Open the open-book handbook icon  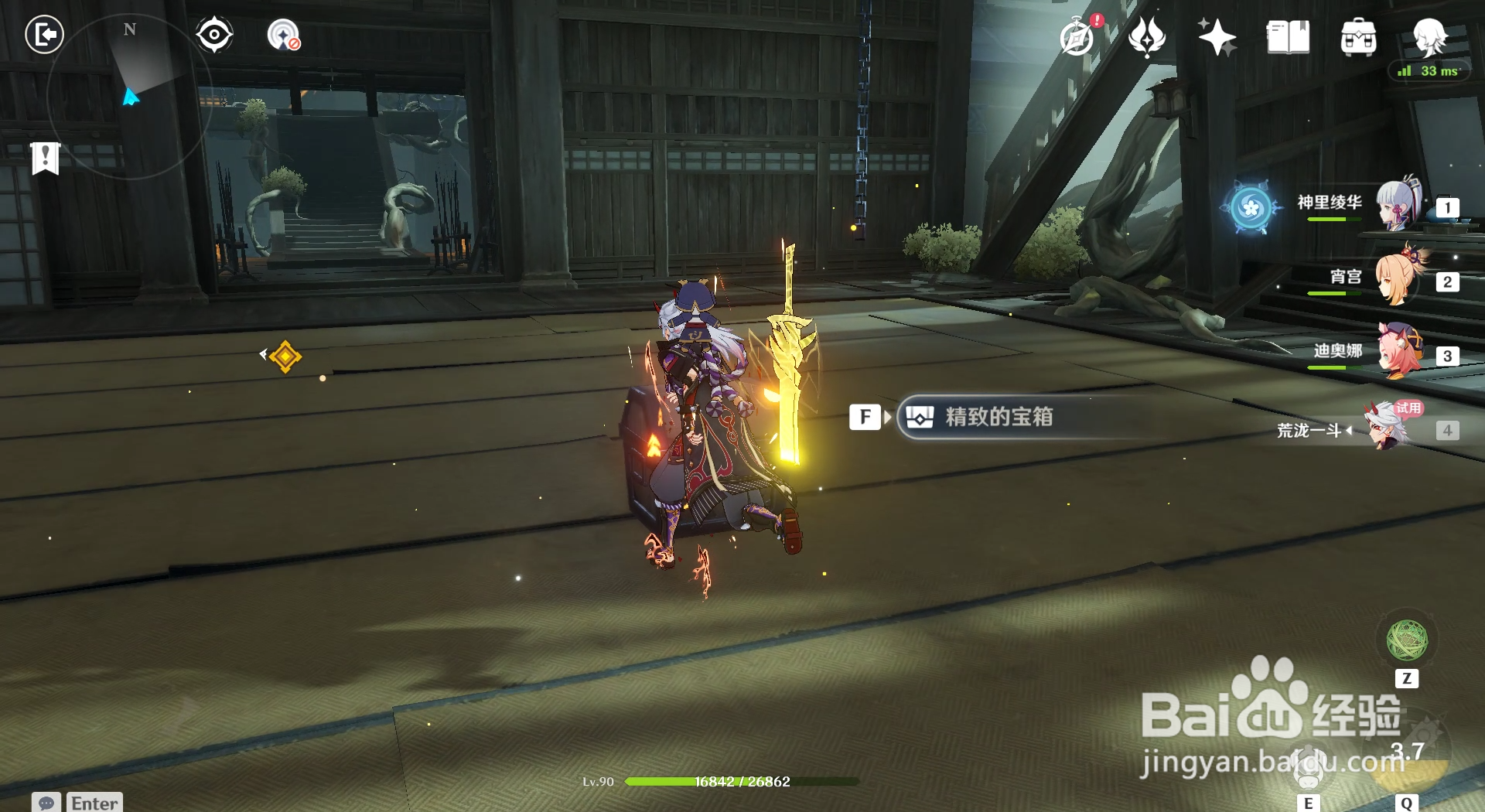click(x=1288, y=37)
